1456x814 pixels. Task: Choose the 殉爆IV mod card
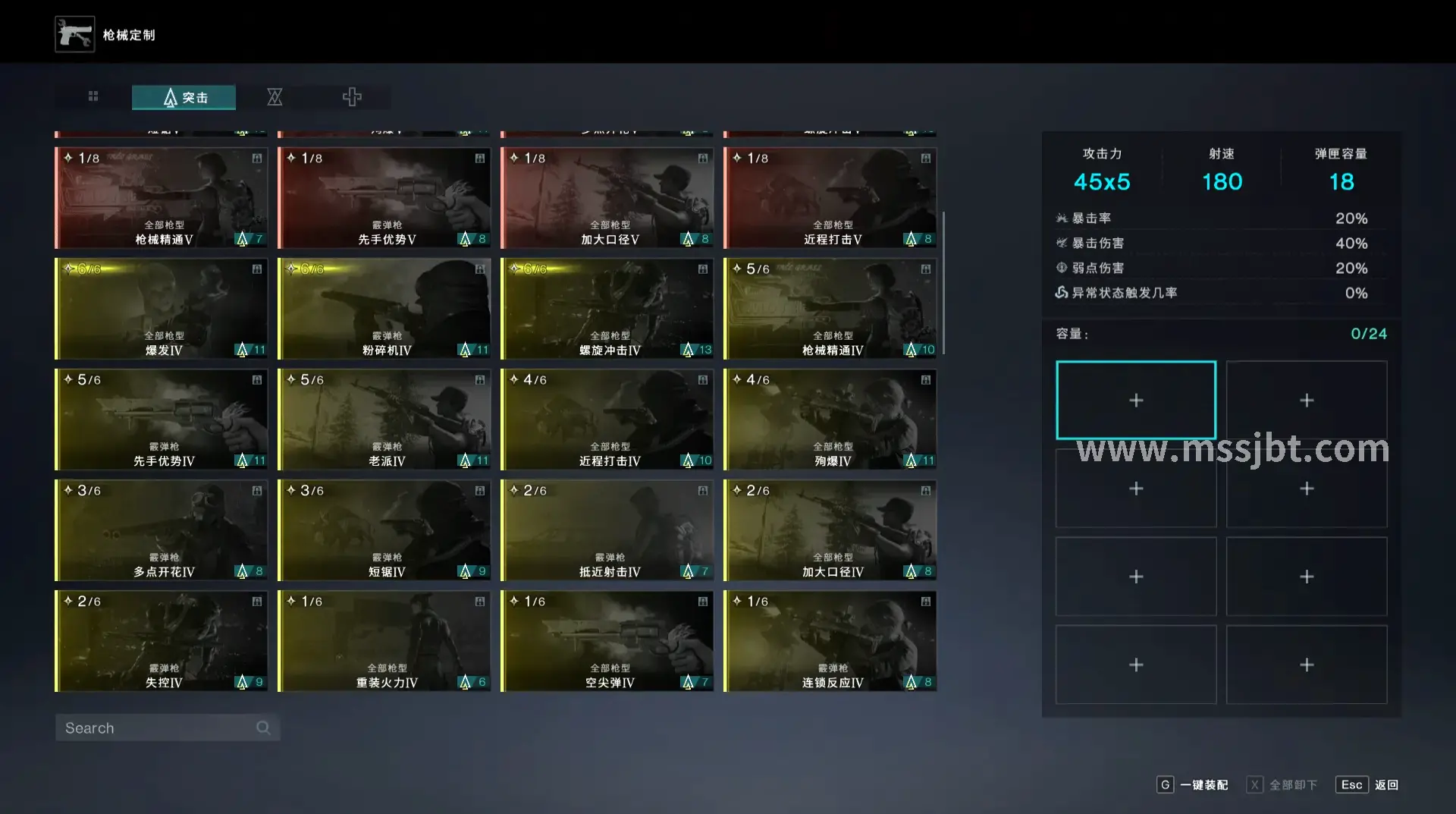tap(830, 420)
